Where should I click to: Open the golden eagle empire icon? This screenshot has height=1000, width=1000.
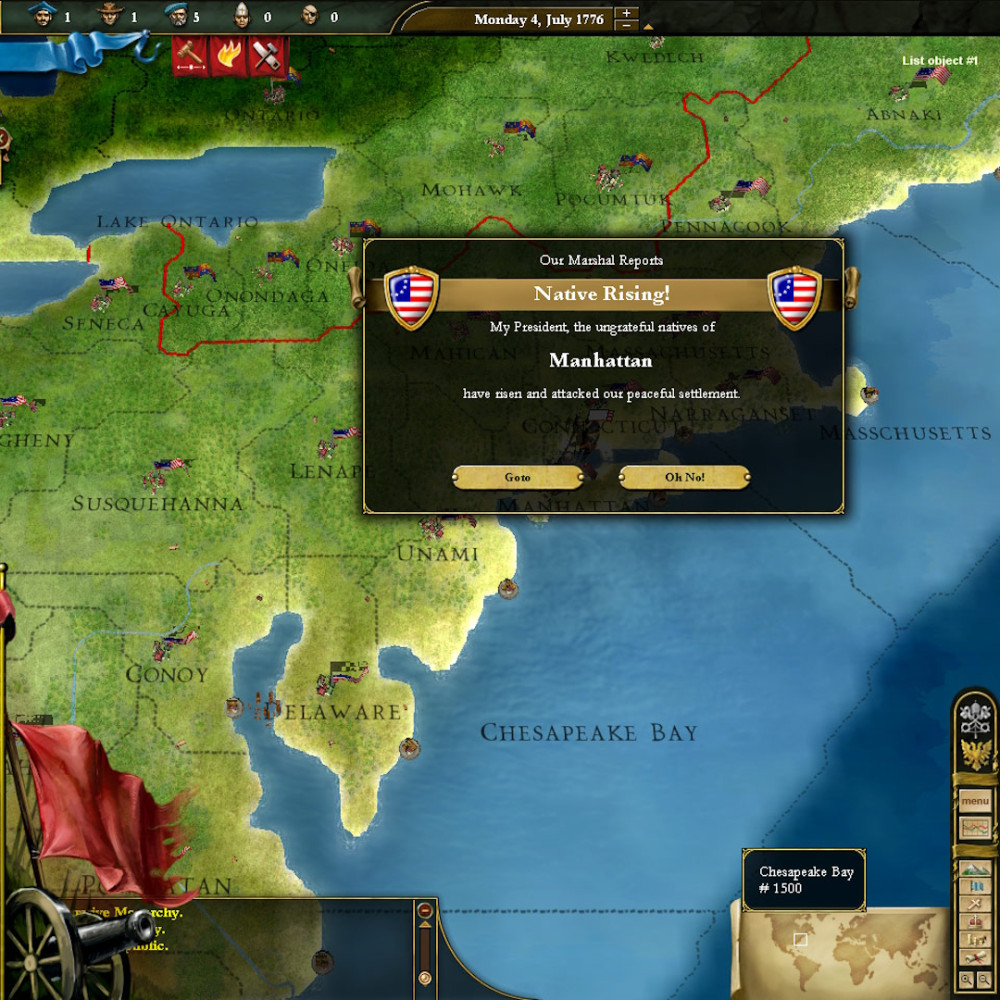click(974, 754)
